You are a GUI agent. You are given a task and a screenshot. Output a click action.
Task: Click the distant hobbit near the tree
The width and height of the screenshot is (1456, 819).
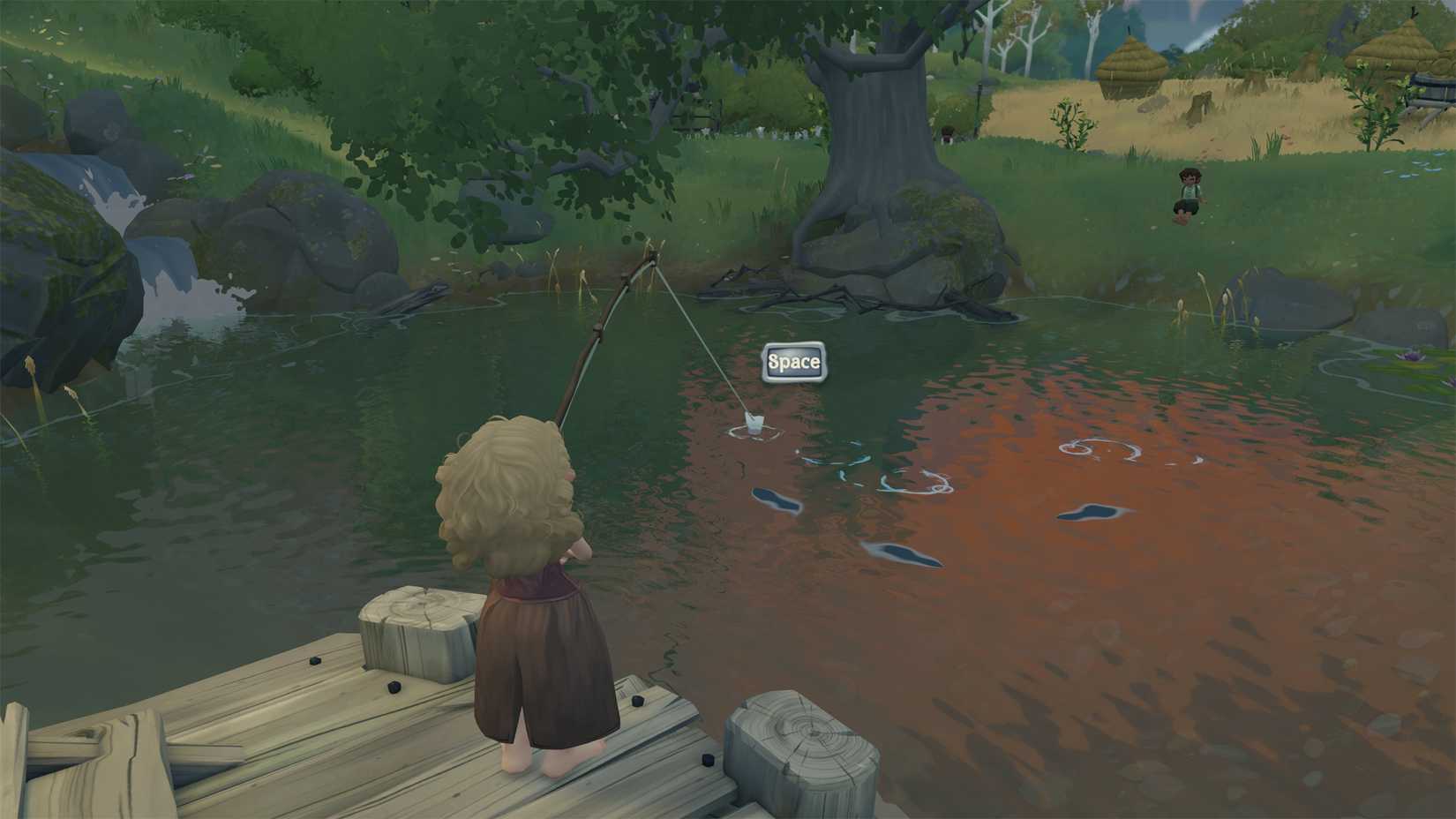(x=947, y=134)
